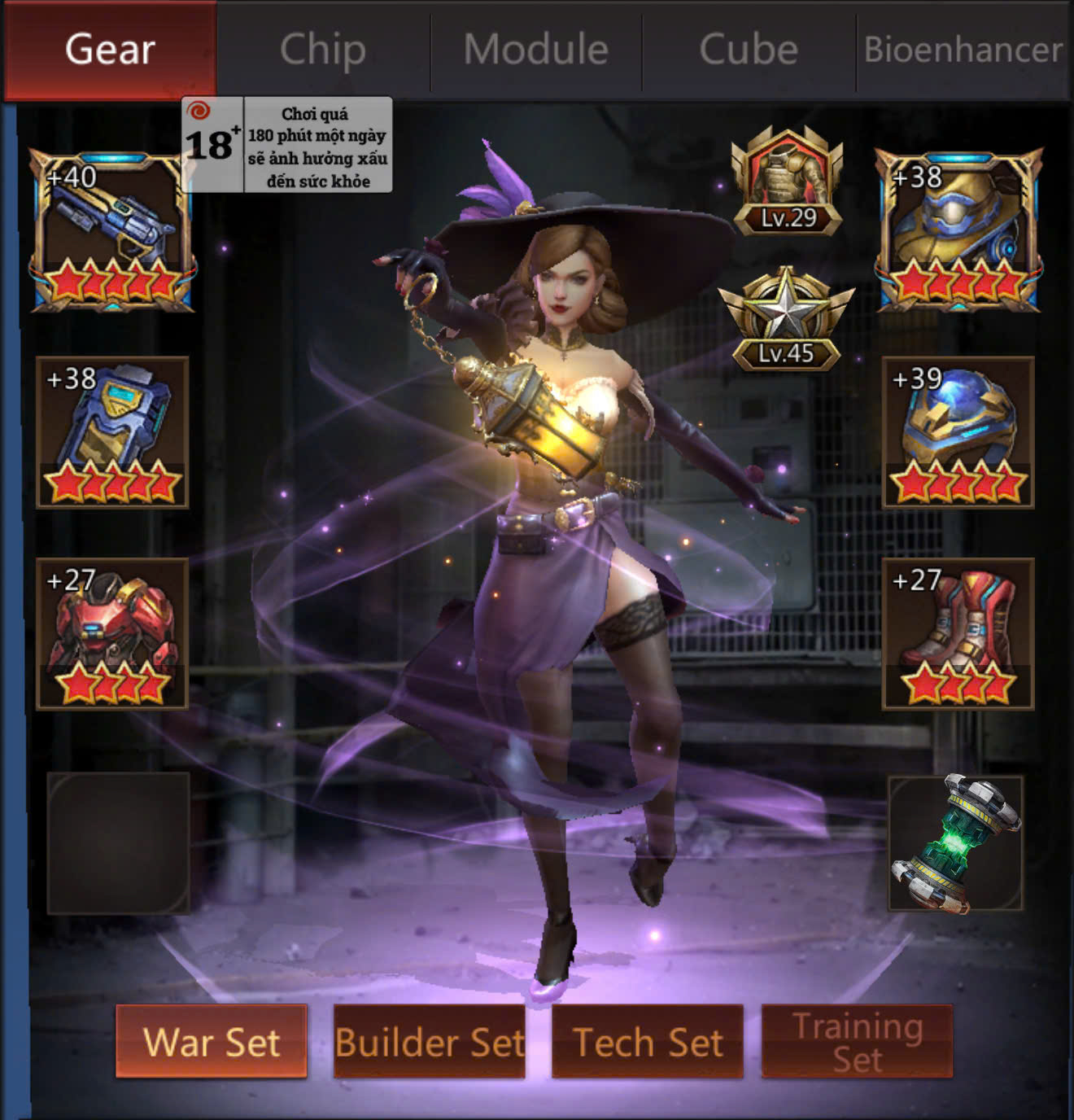Screen dimensions: 1074x1120
Task: Switch to the Module tab
Action: pos(536,50)
